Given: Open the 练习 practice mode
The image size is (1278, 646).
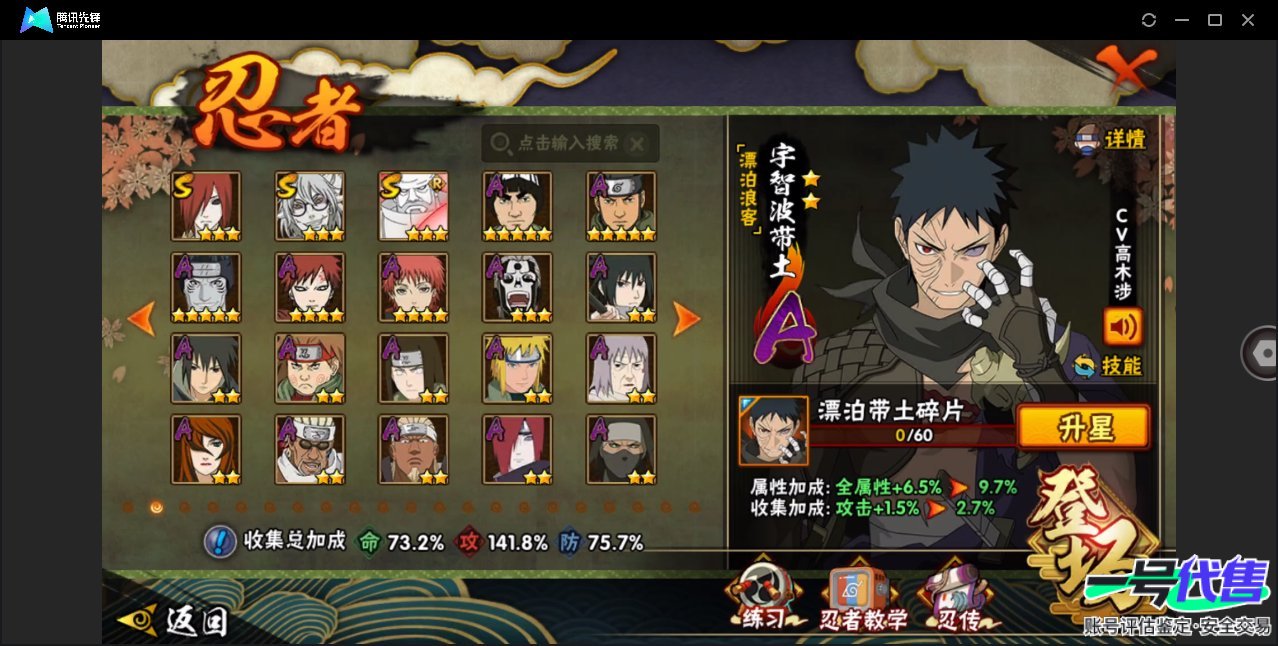Looking at the screenshot, I should click(x=764, y=601).
